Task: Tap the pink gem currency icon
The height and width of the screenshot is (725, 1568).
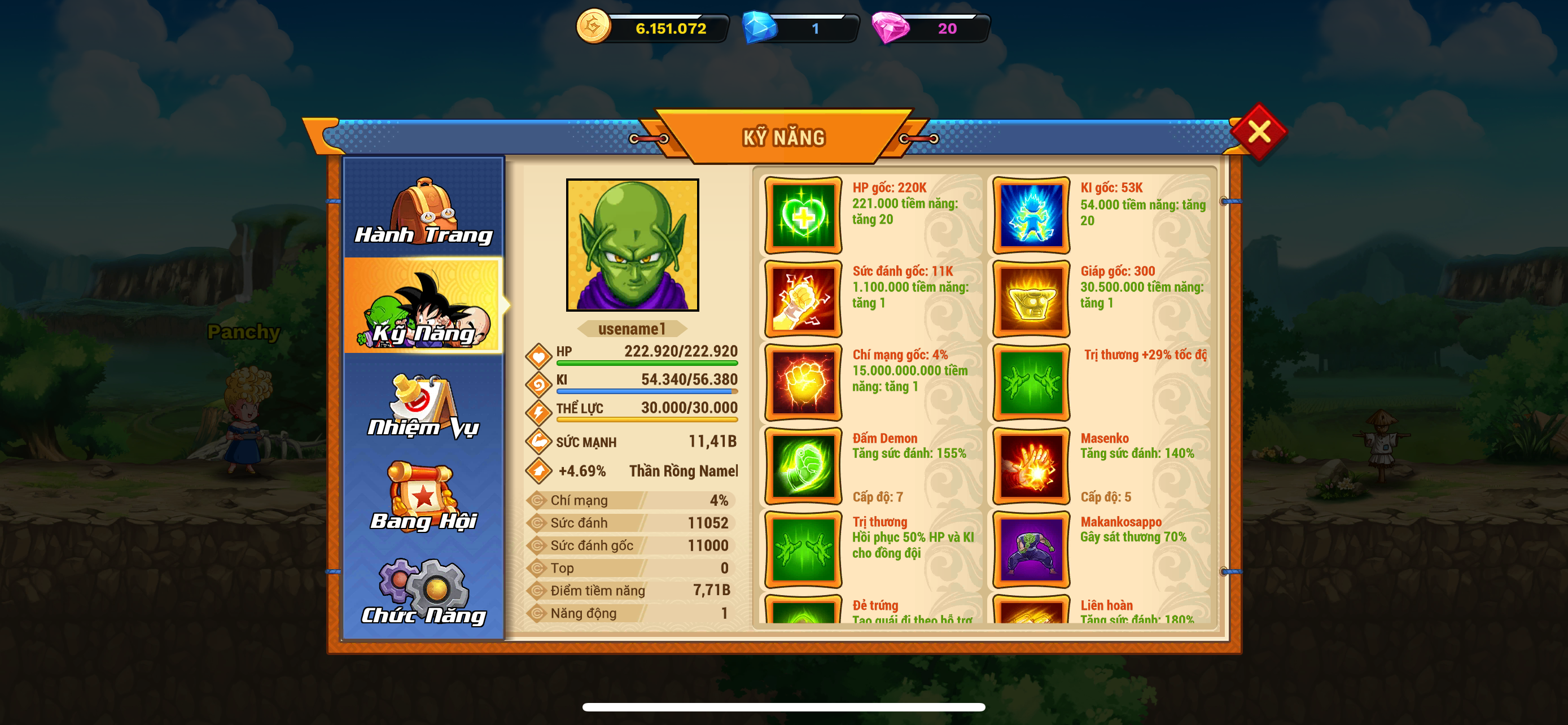Action: tap(891, 28)
